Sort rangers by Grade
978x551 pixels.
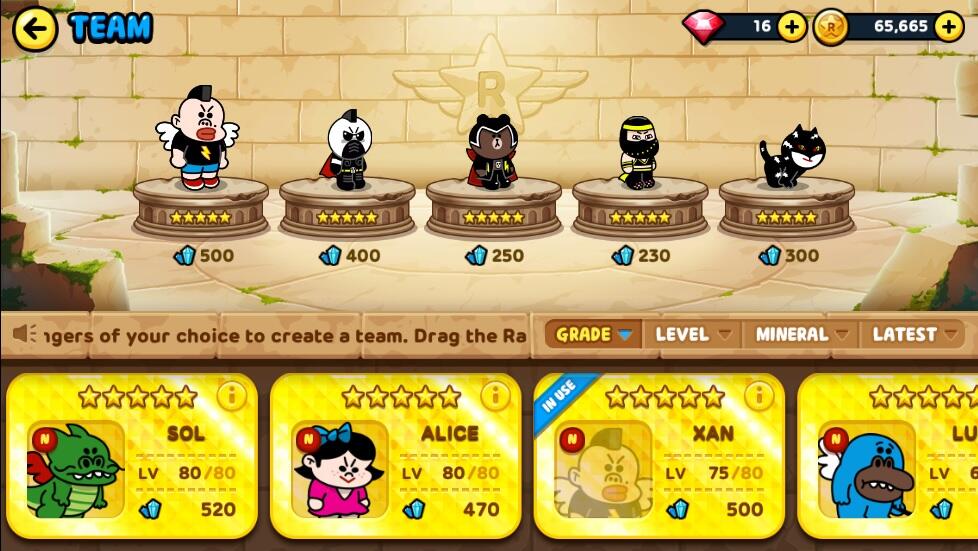(x=593, y=334)
